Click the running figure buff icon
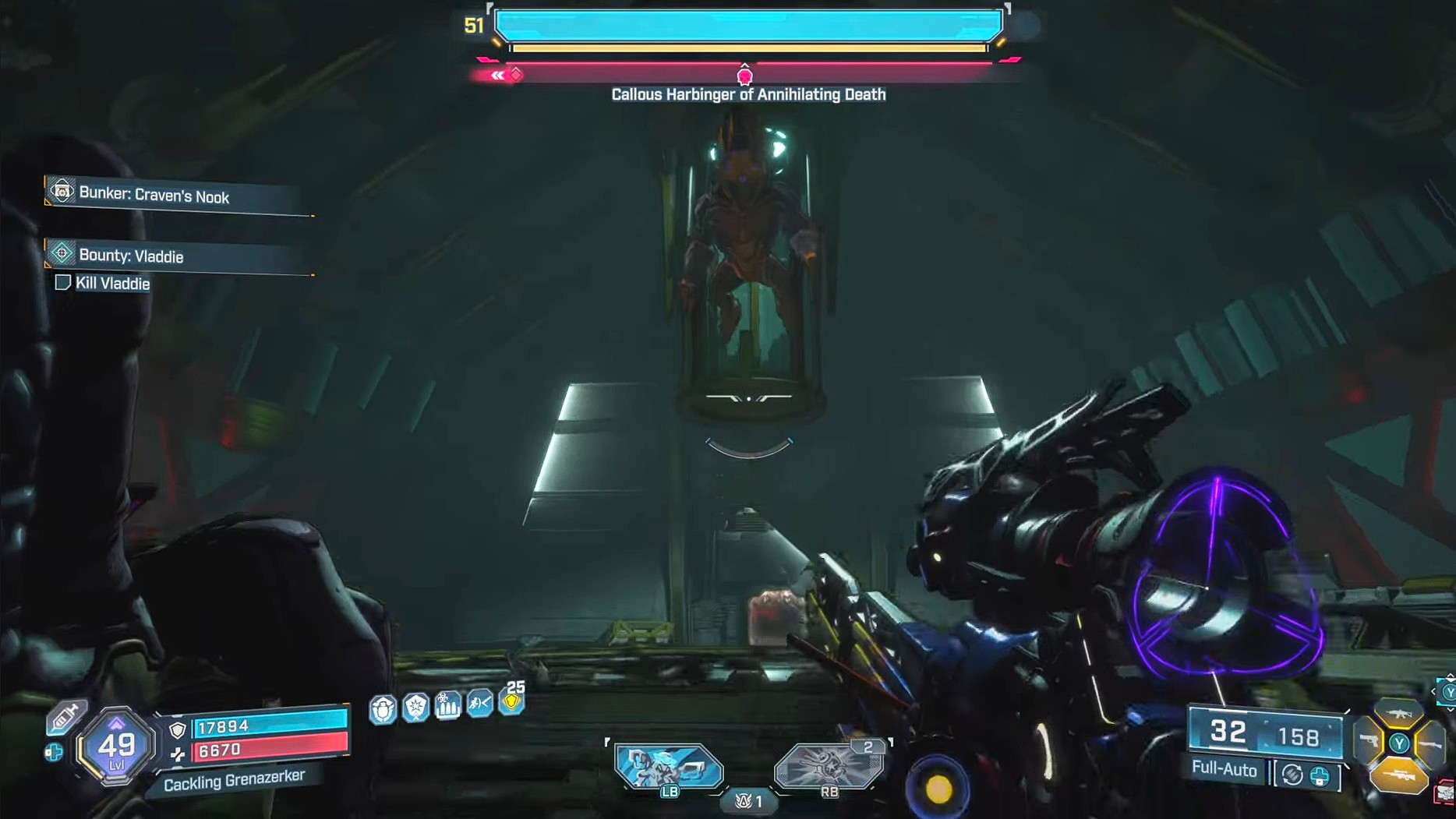 coord(479,704)
